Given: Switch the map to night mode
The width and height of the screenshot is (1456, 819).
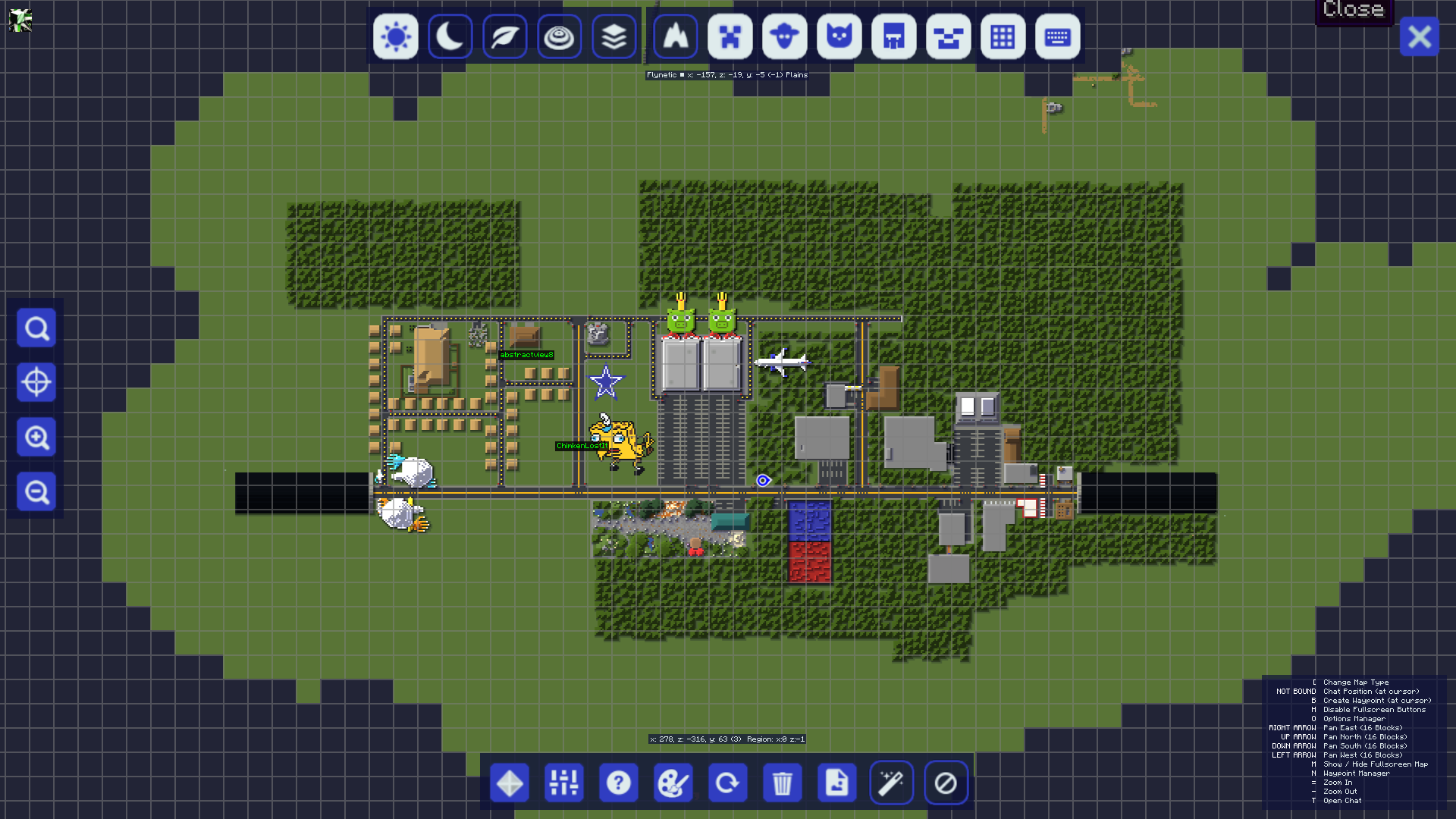Looking at the screenshot, I should (x=450, y=36).
